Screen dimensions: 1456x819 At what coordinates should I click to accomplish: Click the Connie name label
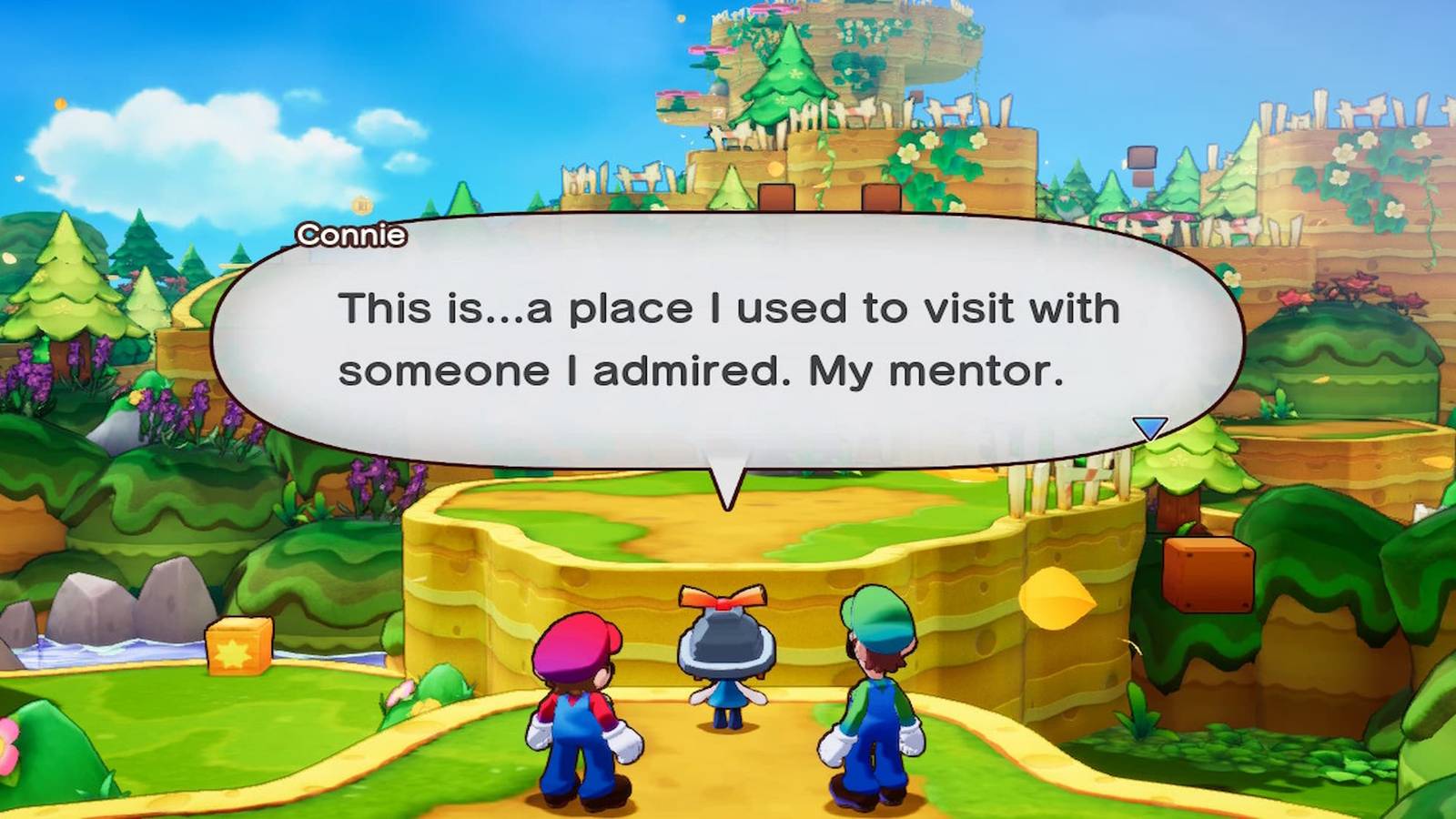tap(351, 233)
